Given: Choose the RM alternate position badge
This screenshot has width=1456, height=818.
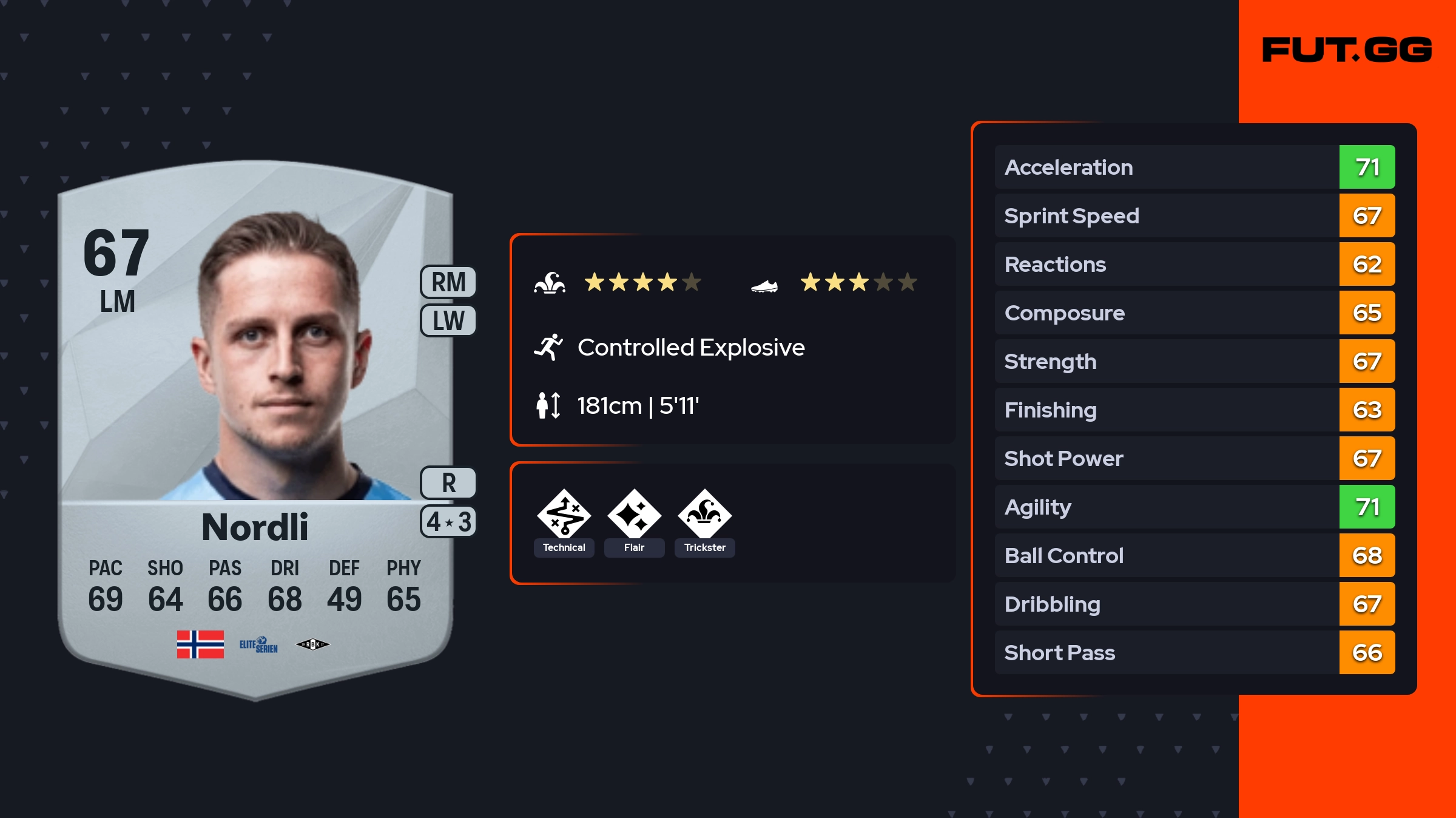Looking at the screenshot, I should 448,282.
